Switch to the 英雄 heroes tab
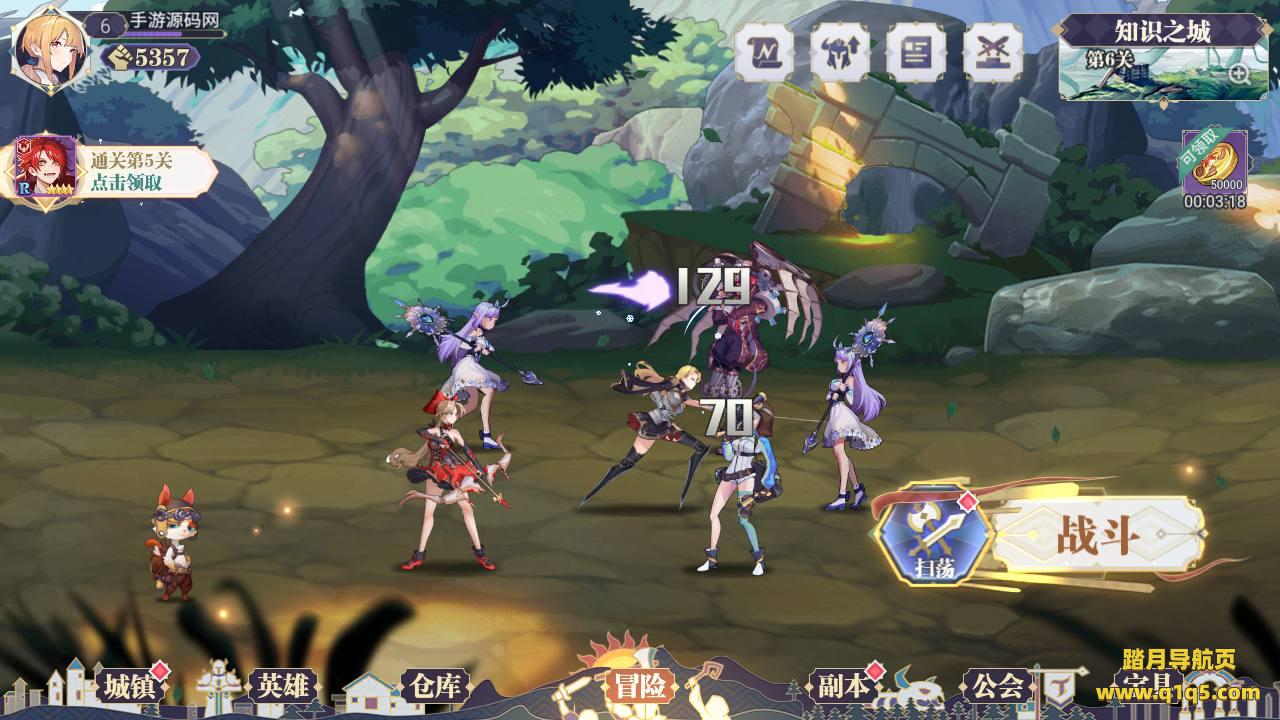This screenshot has height=720, width=1280. [283, 686]
